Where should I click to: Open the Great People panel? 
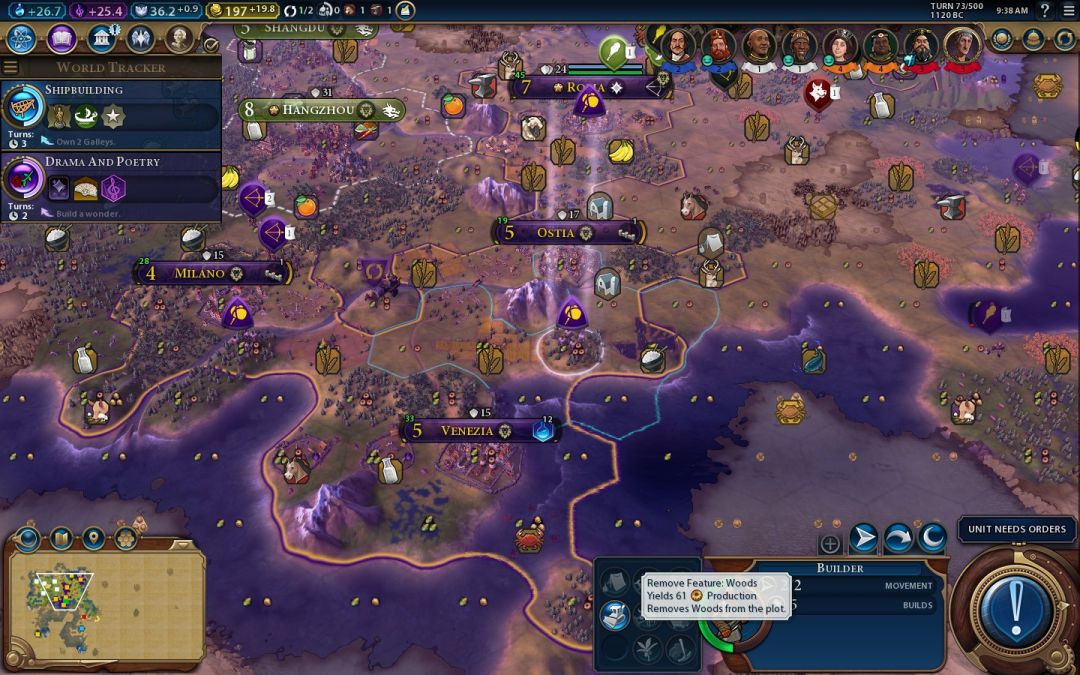point(179,39)
